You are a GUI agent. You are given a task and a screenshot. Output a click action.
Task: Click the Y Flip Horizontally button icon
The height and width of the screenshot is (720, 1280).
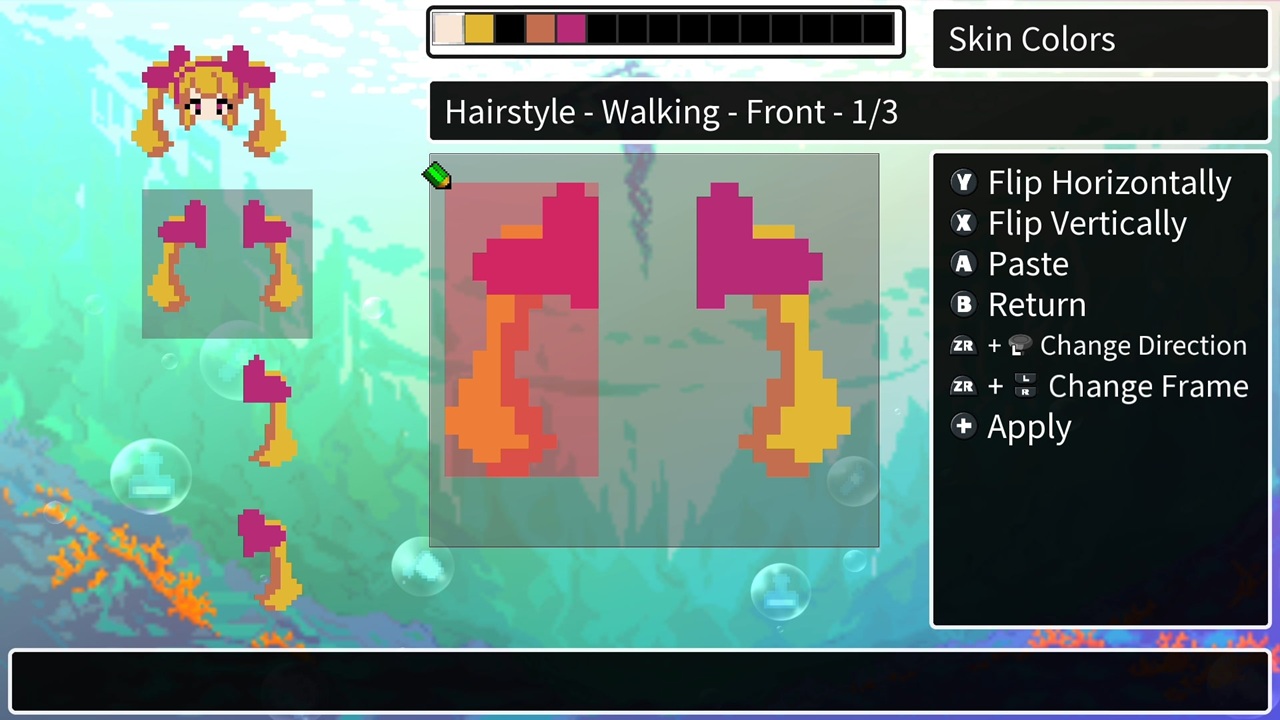[x=963, y=182]
